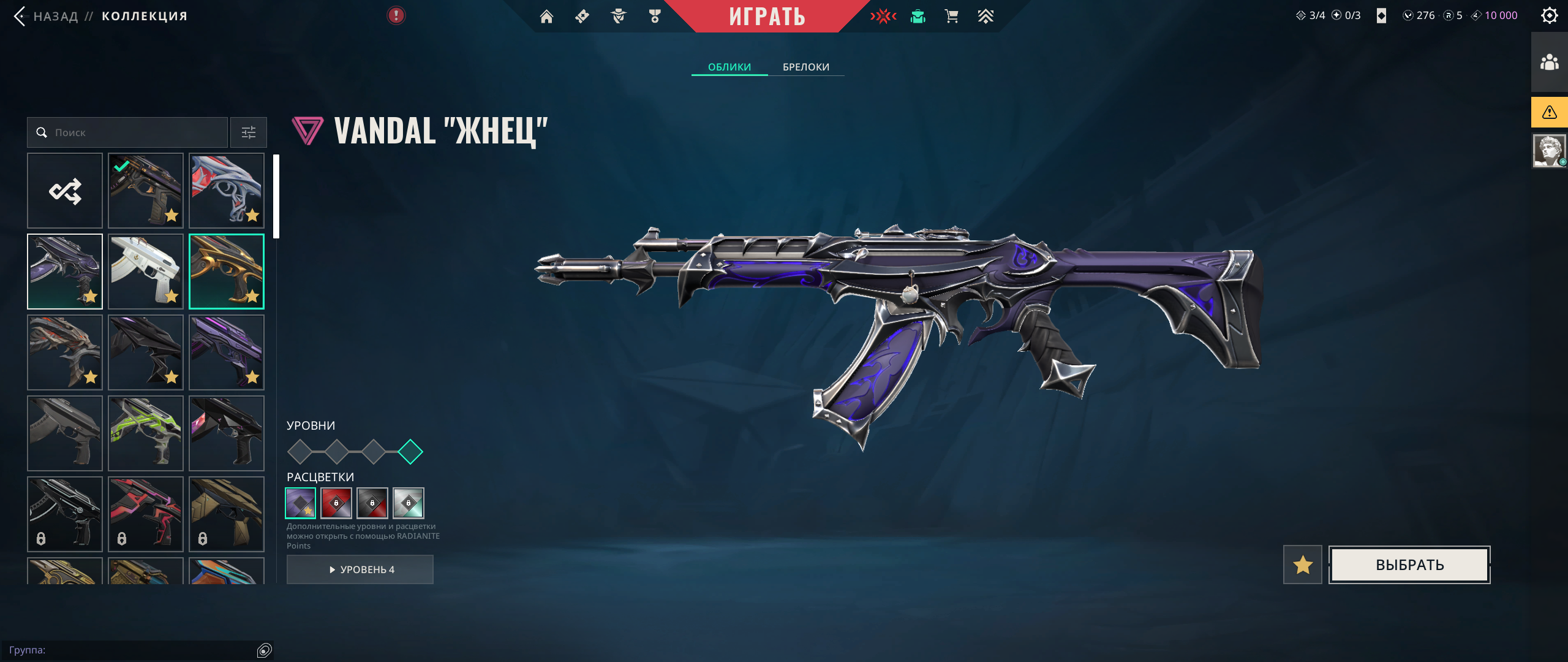Open the settings gear
Image resolution: width=1568 pixels, height=662 pixels.
tap(1549, 15)
